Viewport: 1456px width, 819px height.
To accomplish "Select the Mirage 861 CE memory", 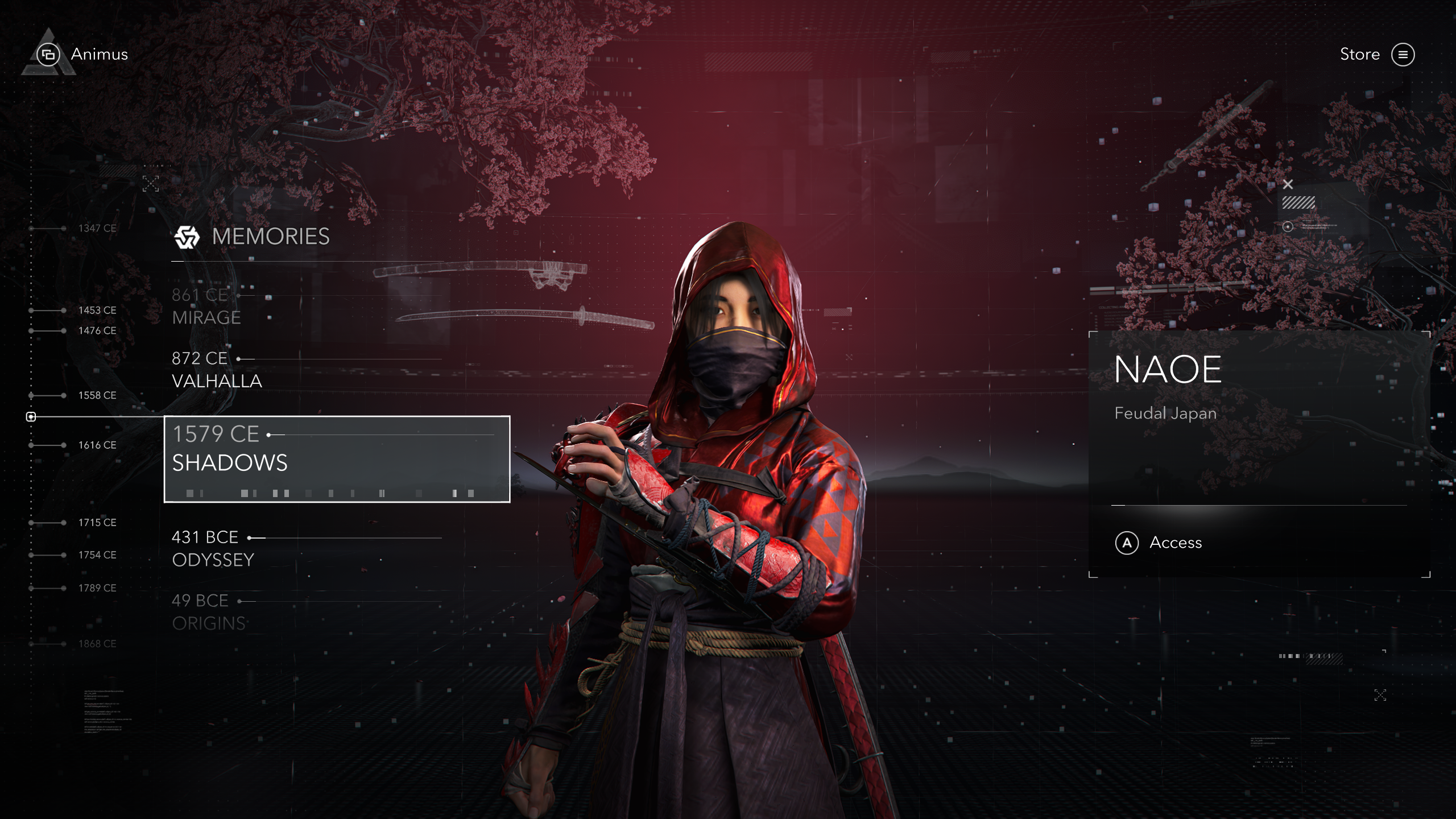I will [x=207, y=307].
